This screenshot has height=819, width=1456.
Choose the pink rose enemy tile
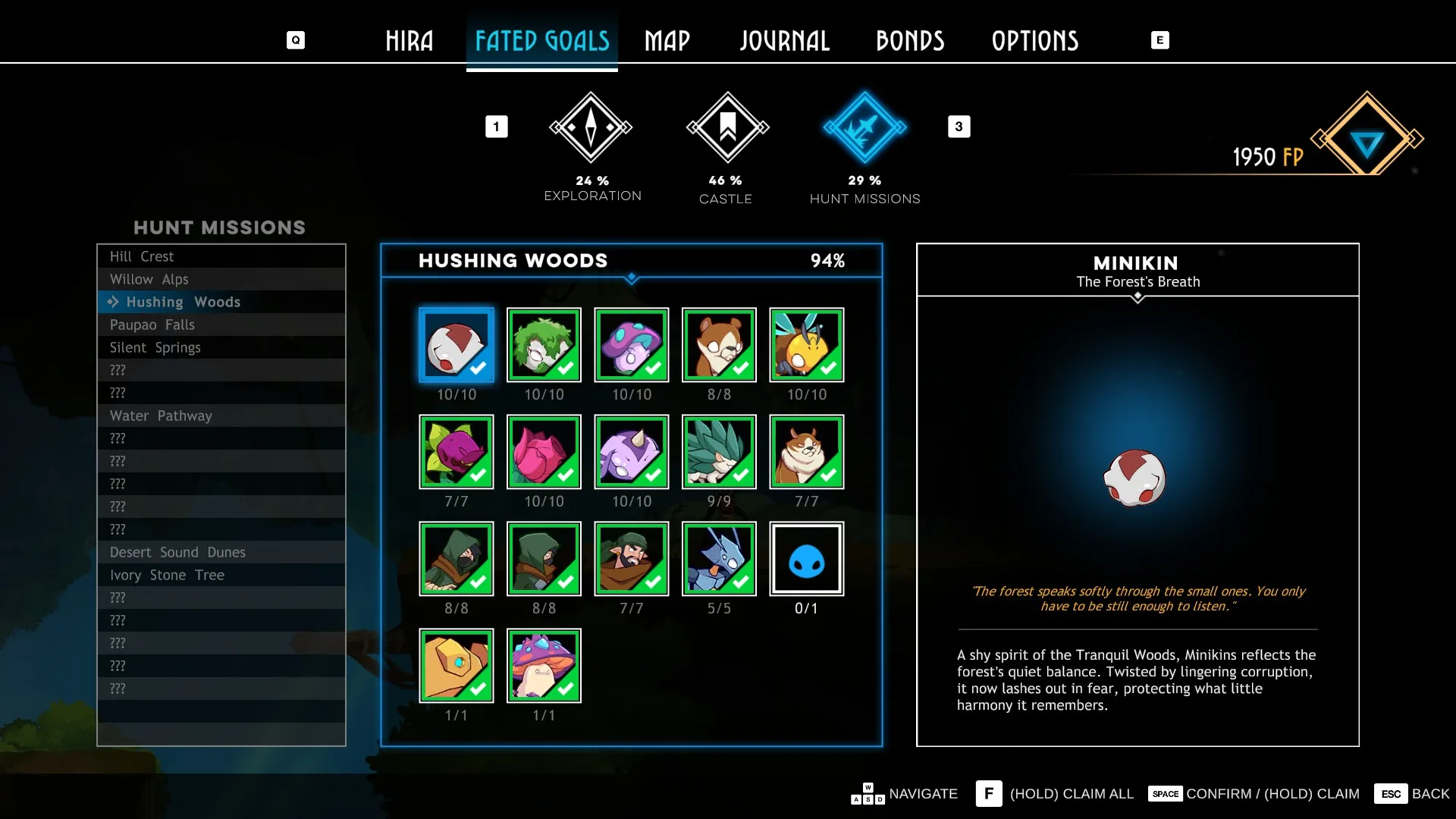[544, 452]
